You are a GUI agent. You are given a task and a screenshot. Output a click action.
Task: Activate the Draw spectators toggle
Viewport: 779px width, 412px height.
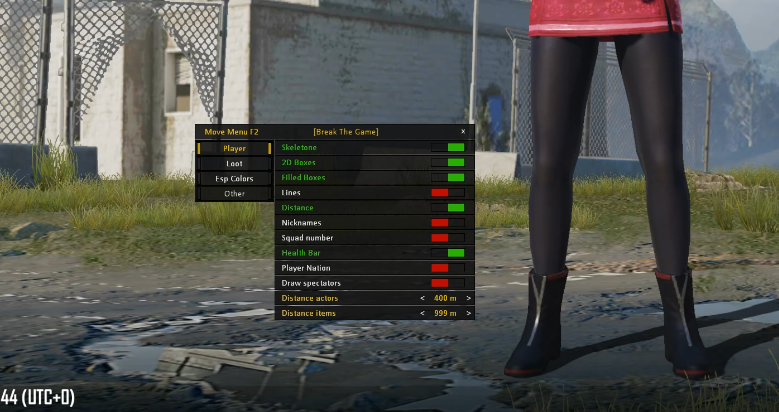pos(447,283)
